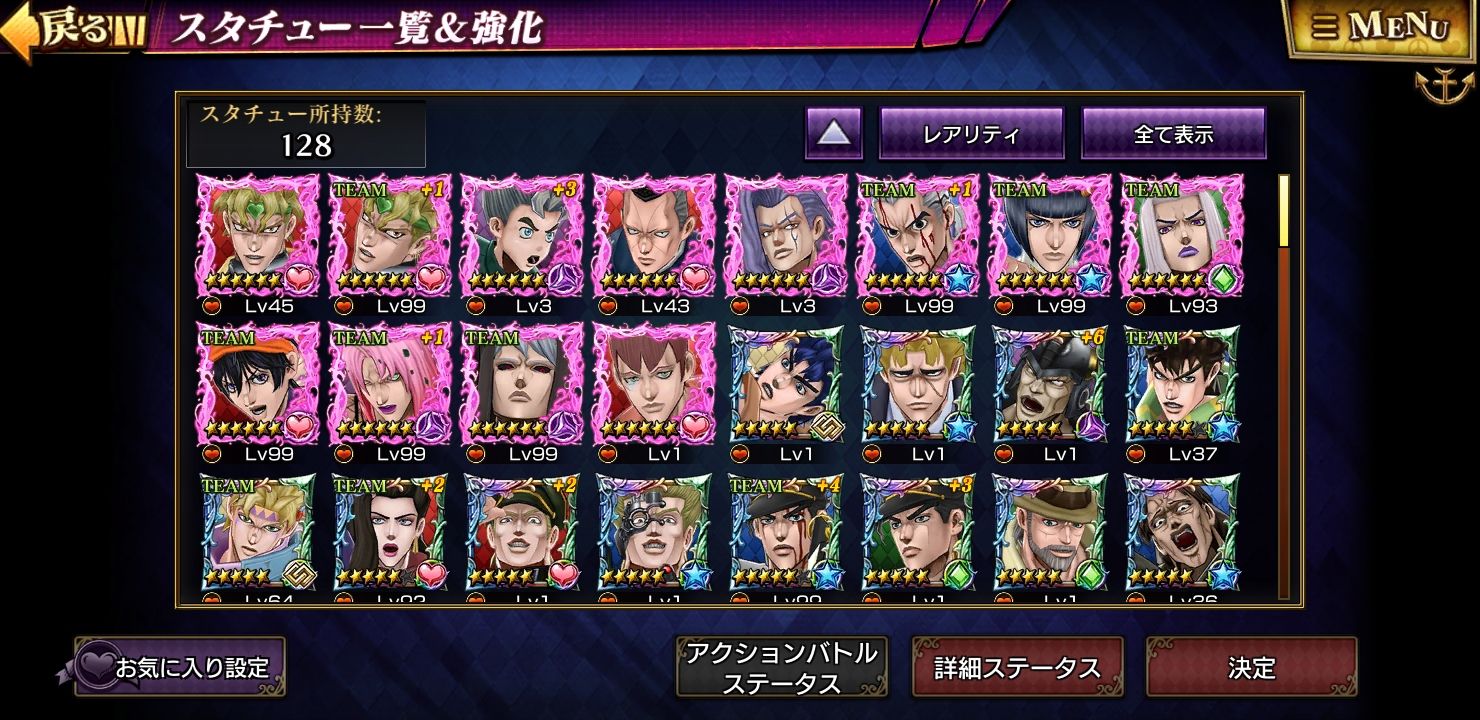Click the statue list scrollbar
The image size is (1480, 720).
point(1284,390)
